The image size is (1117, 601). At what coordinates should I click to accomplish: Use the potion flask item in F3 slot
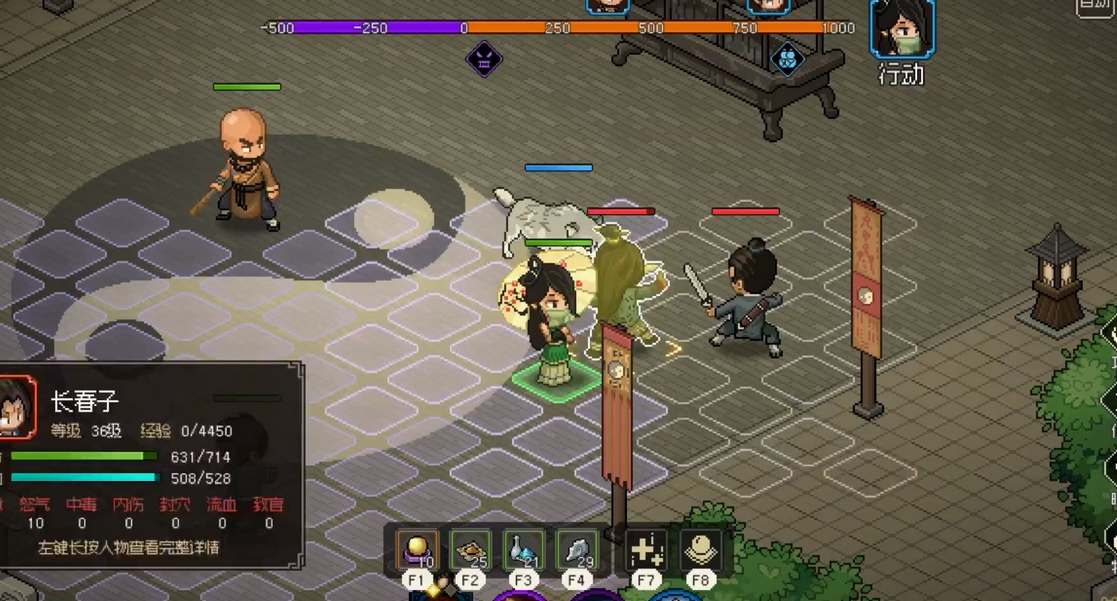(523, 549)
